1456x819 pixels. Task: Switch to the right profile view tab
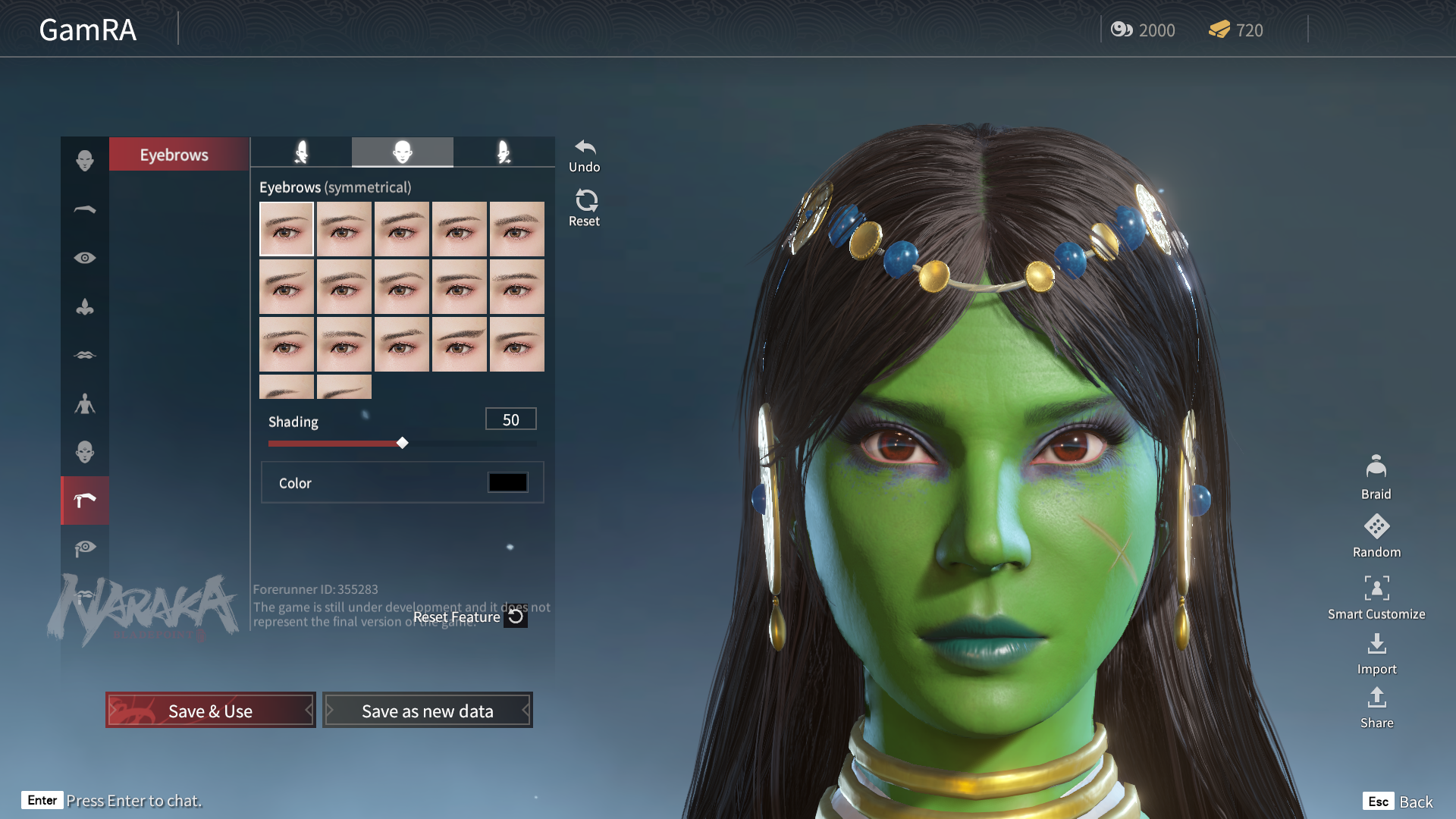(x=503, y=152)
